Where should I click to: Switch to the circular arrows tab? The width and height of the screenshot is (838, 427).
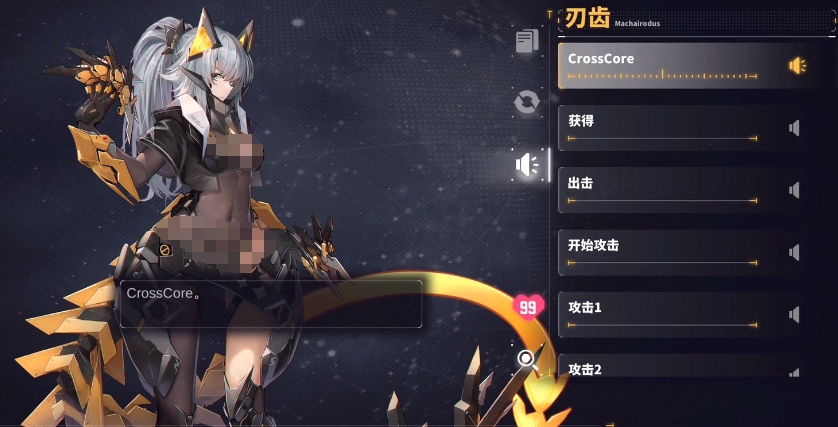coord(527,102)
